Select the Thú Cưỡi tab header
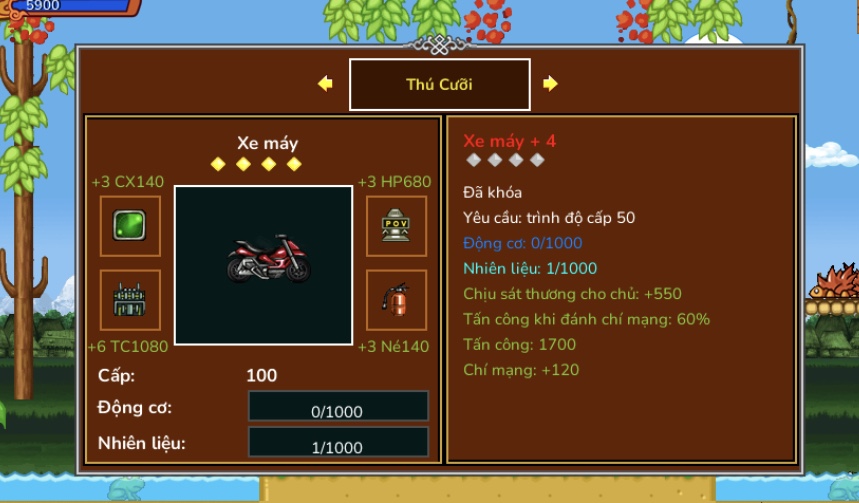The width and height of the screenshot is (859, 503). click(439, 85)
